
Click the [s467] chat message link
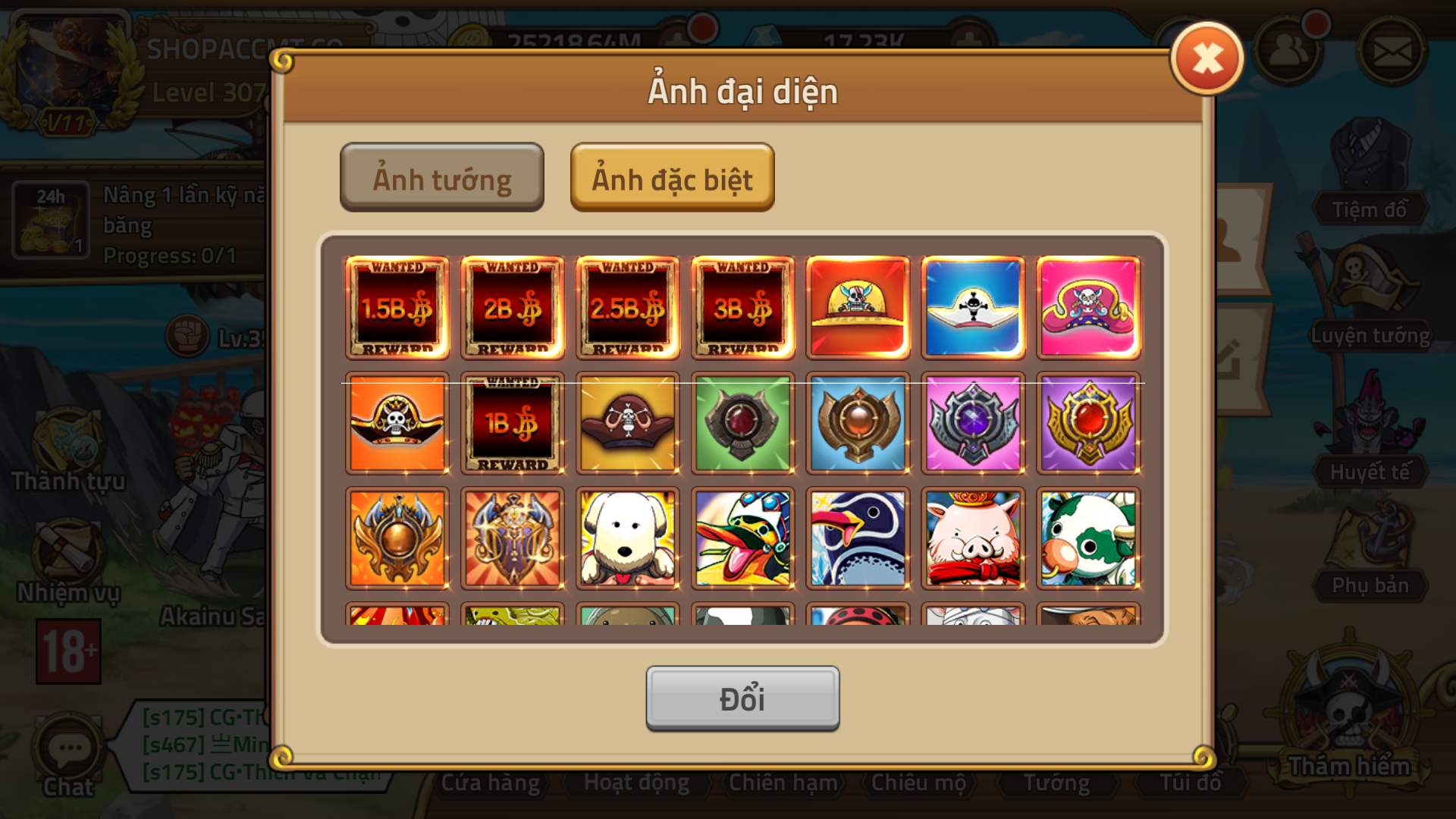[x=201, y=745]
